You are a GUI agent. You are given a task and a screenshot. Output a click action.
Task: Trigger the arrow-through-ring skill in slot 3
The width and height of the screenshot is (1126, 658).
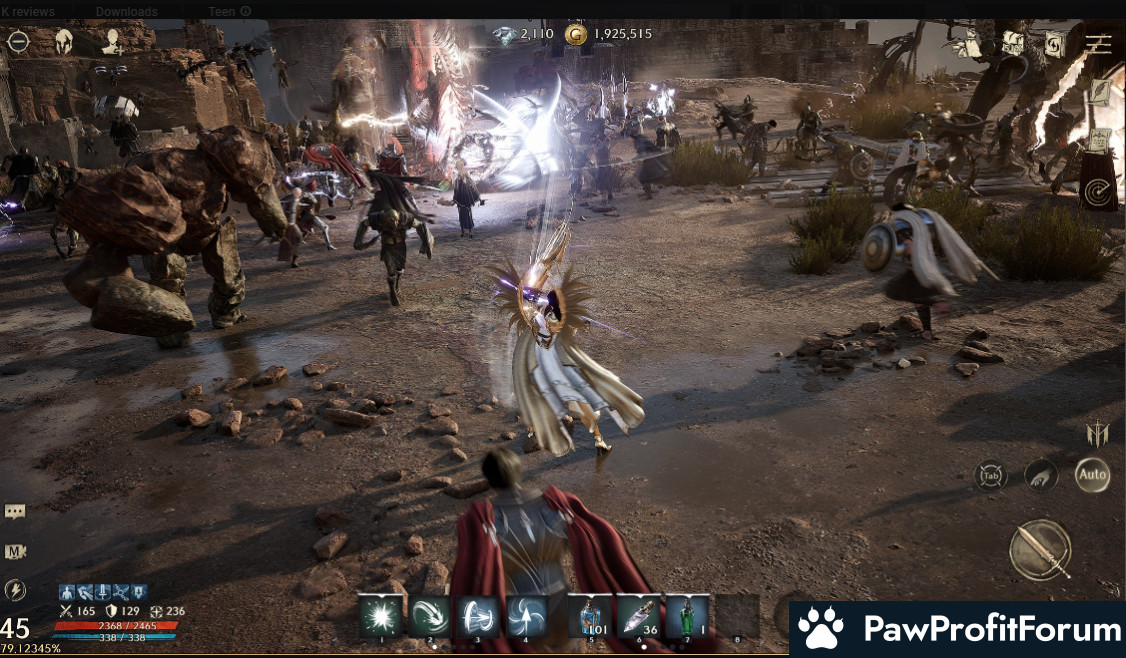478,616
